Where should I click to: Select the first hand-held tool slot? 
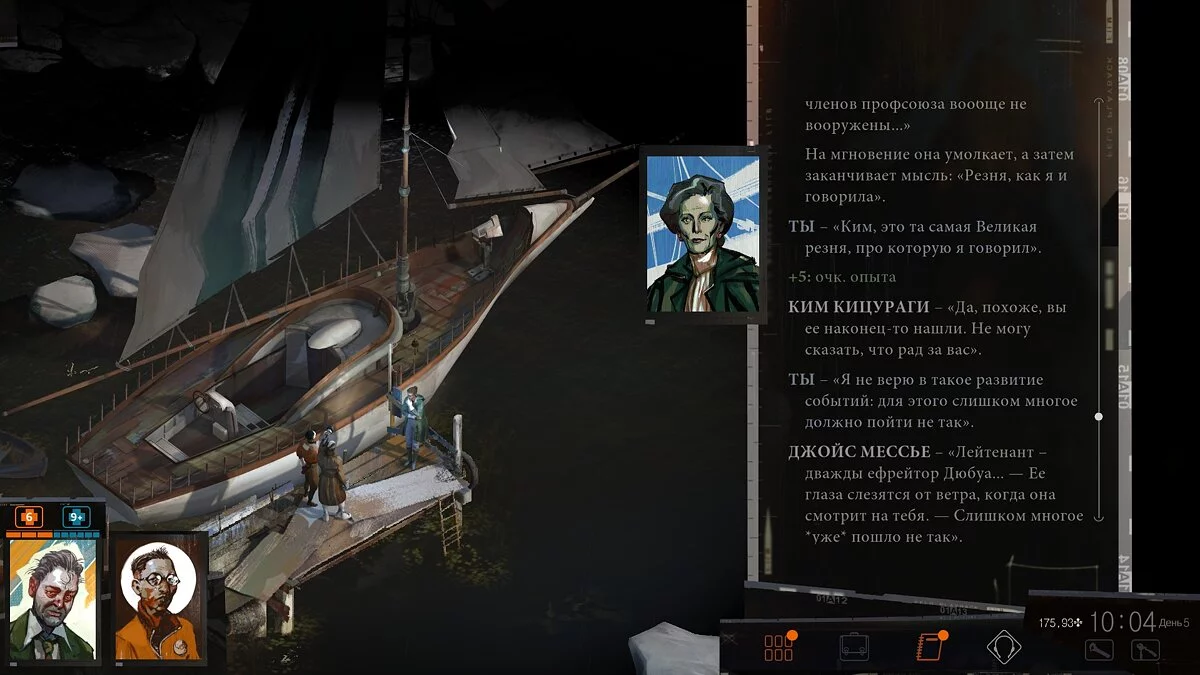(1099, 649)
